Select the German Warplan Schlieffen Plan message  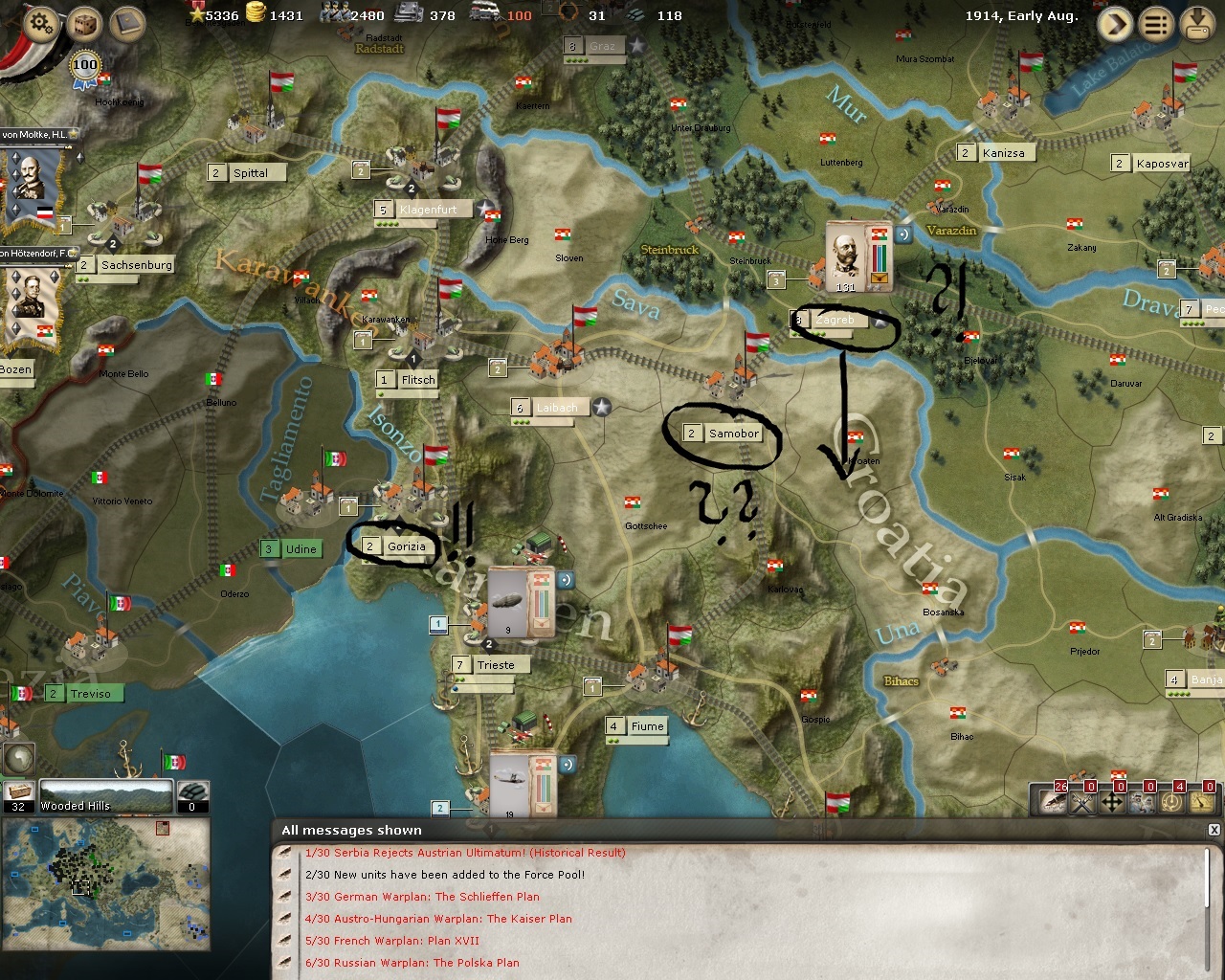tap(422, 897)
